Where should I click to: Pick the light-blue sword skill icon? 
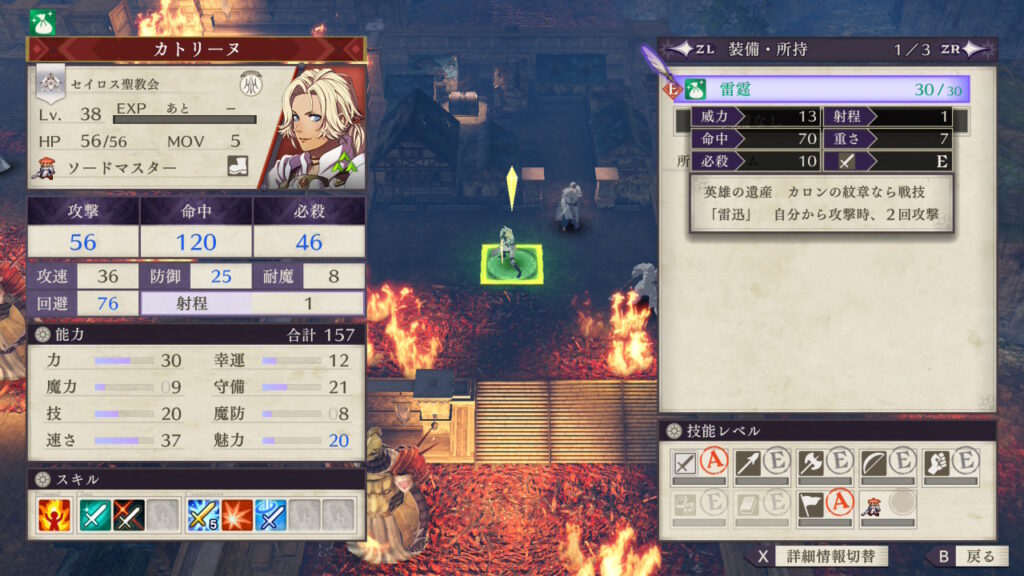coord(270,515)
